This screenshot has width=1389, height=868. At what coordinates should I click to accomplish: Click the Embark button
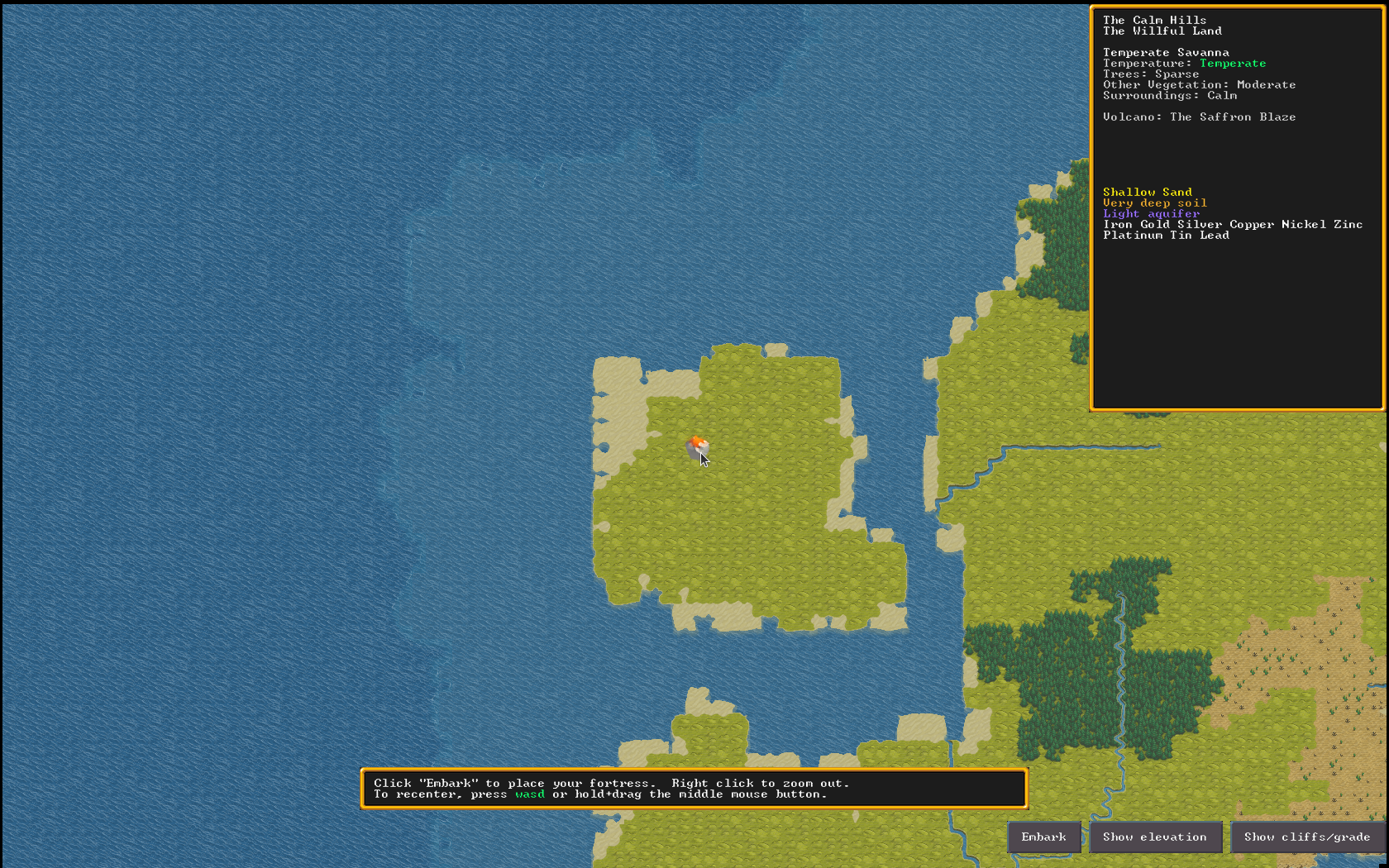(1043, 837)
